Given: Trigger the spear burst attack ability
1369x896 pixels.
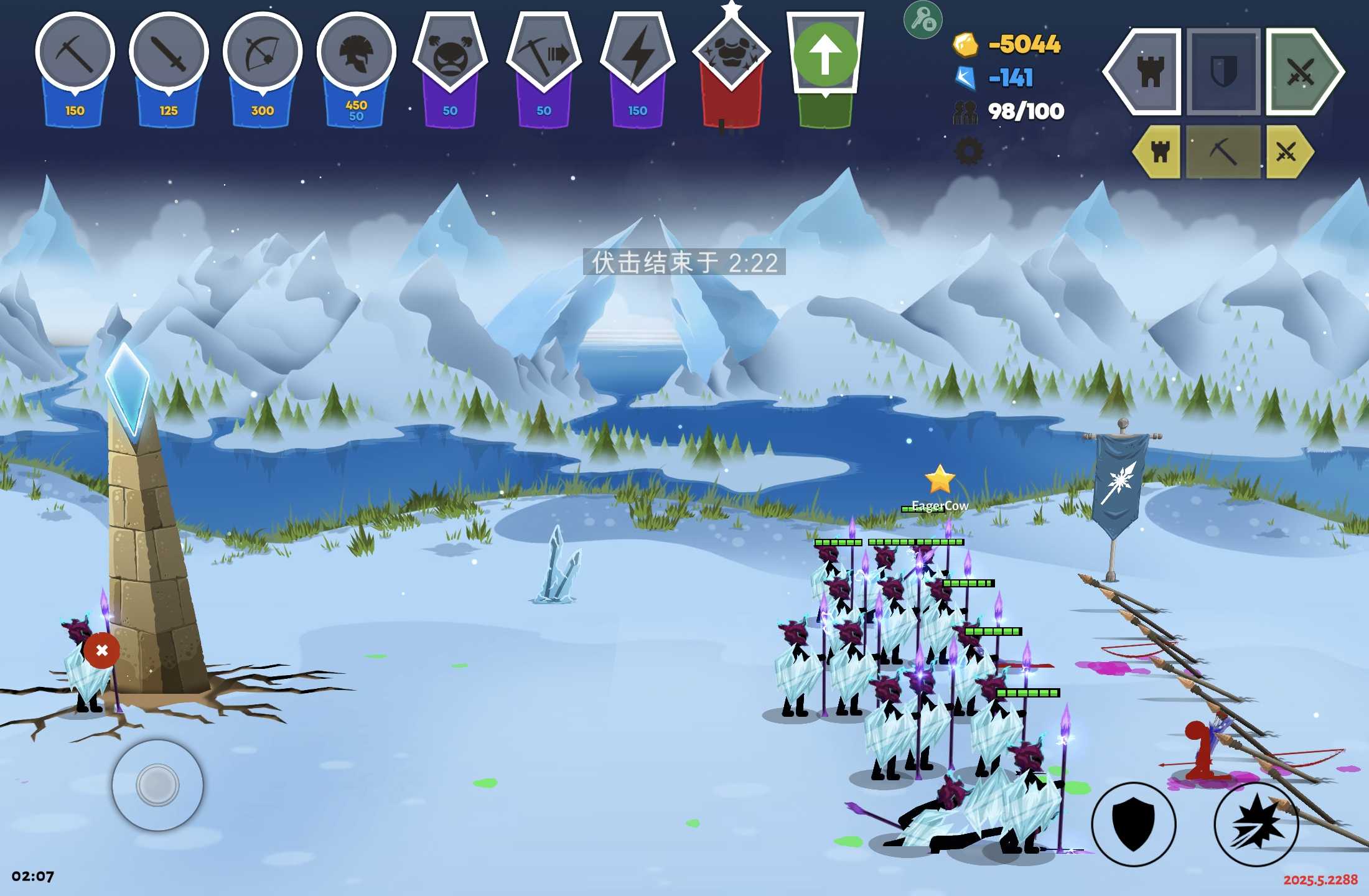Looking at the screenshot, I should coord(1256,824).
